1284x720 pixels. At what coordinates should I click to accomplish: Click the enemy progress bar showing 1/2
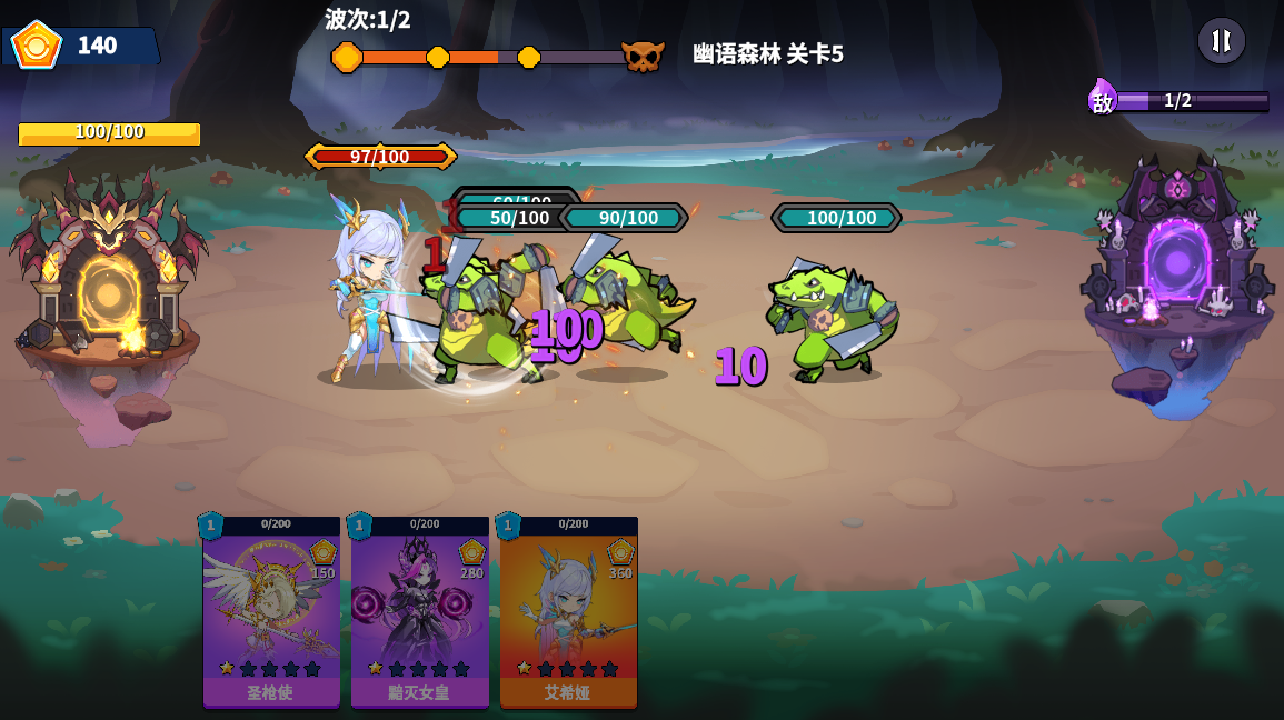(x=1178, y=101)
